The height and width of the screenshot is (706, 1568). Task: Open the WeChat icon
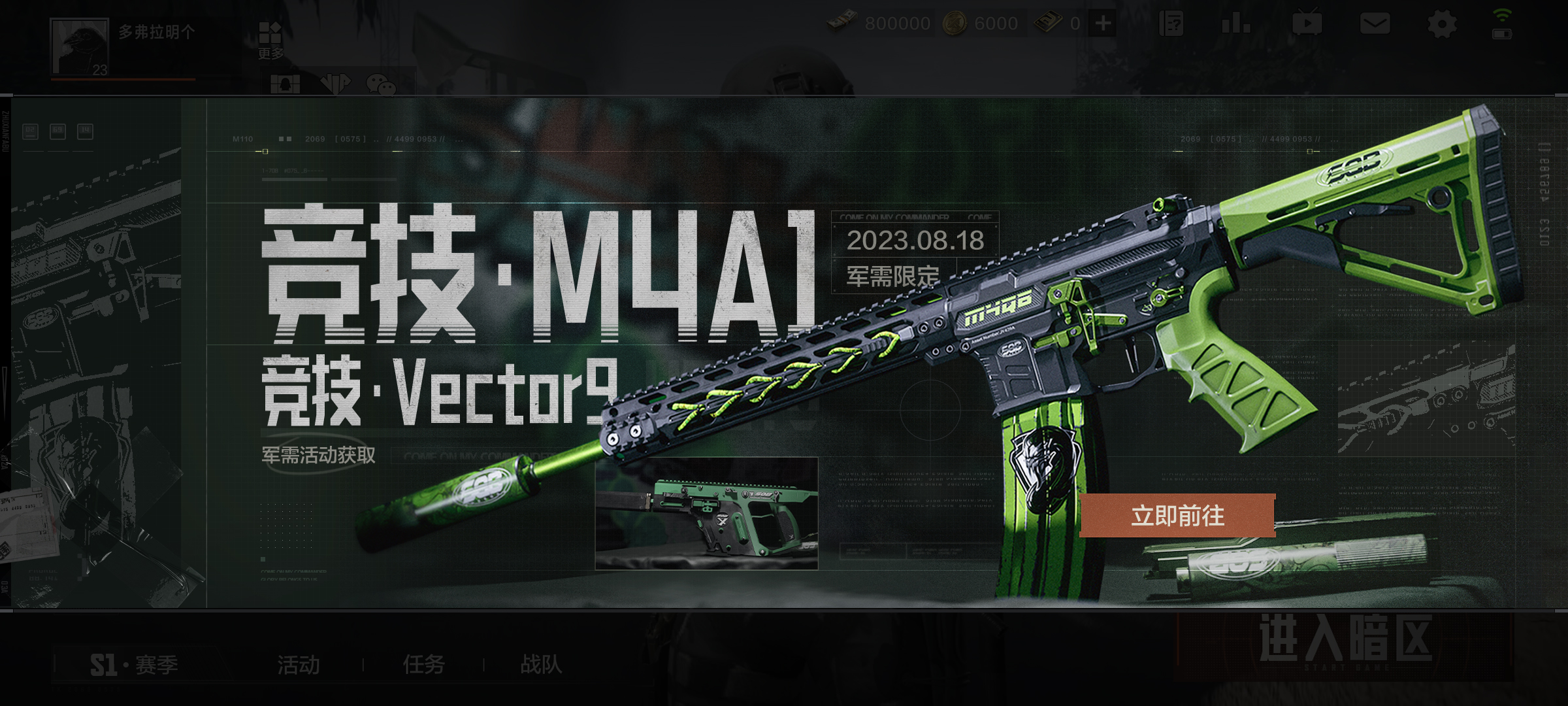(381, 84)
